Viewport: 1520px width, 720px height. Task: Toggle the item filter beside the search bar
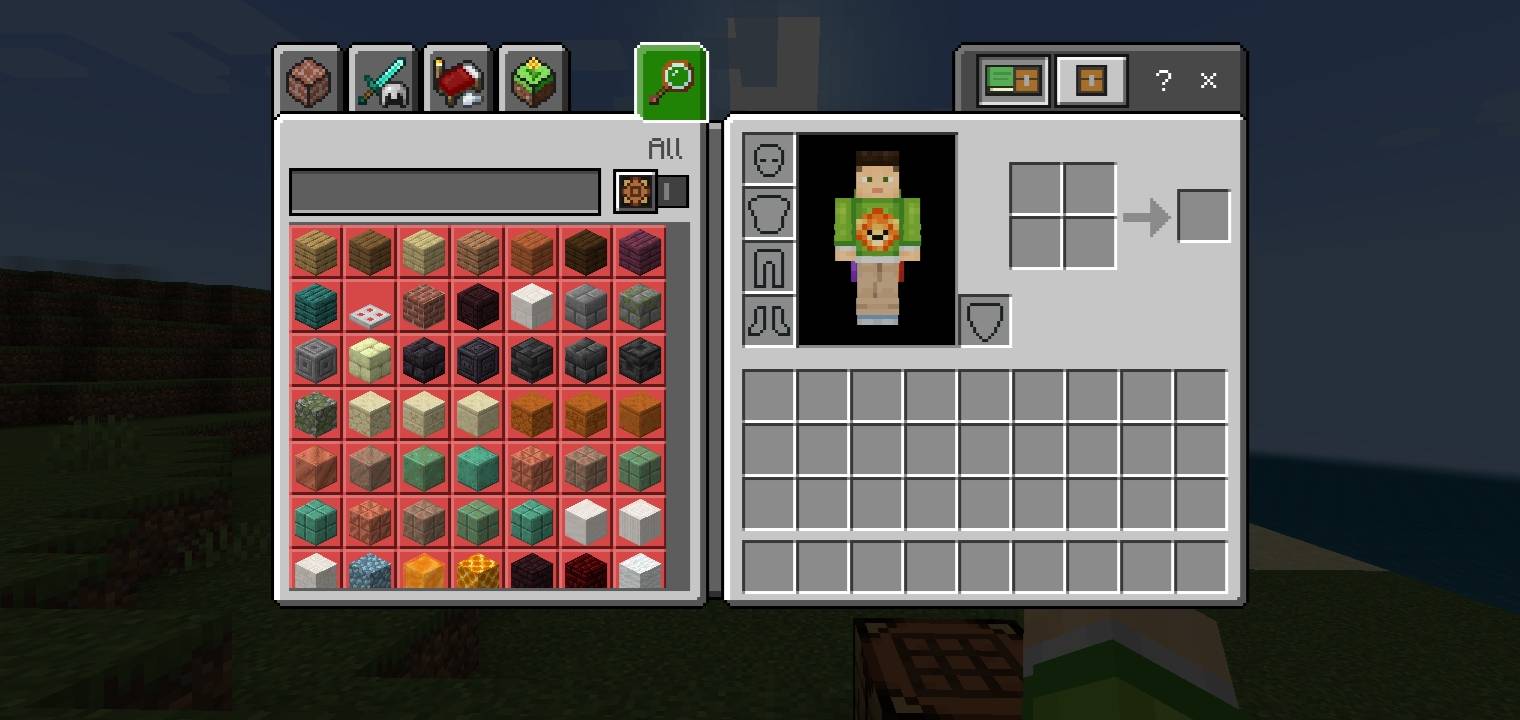tap(635, 191)
